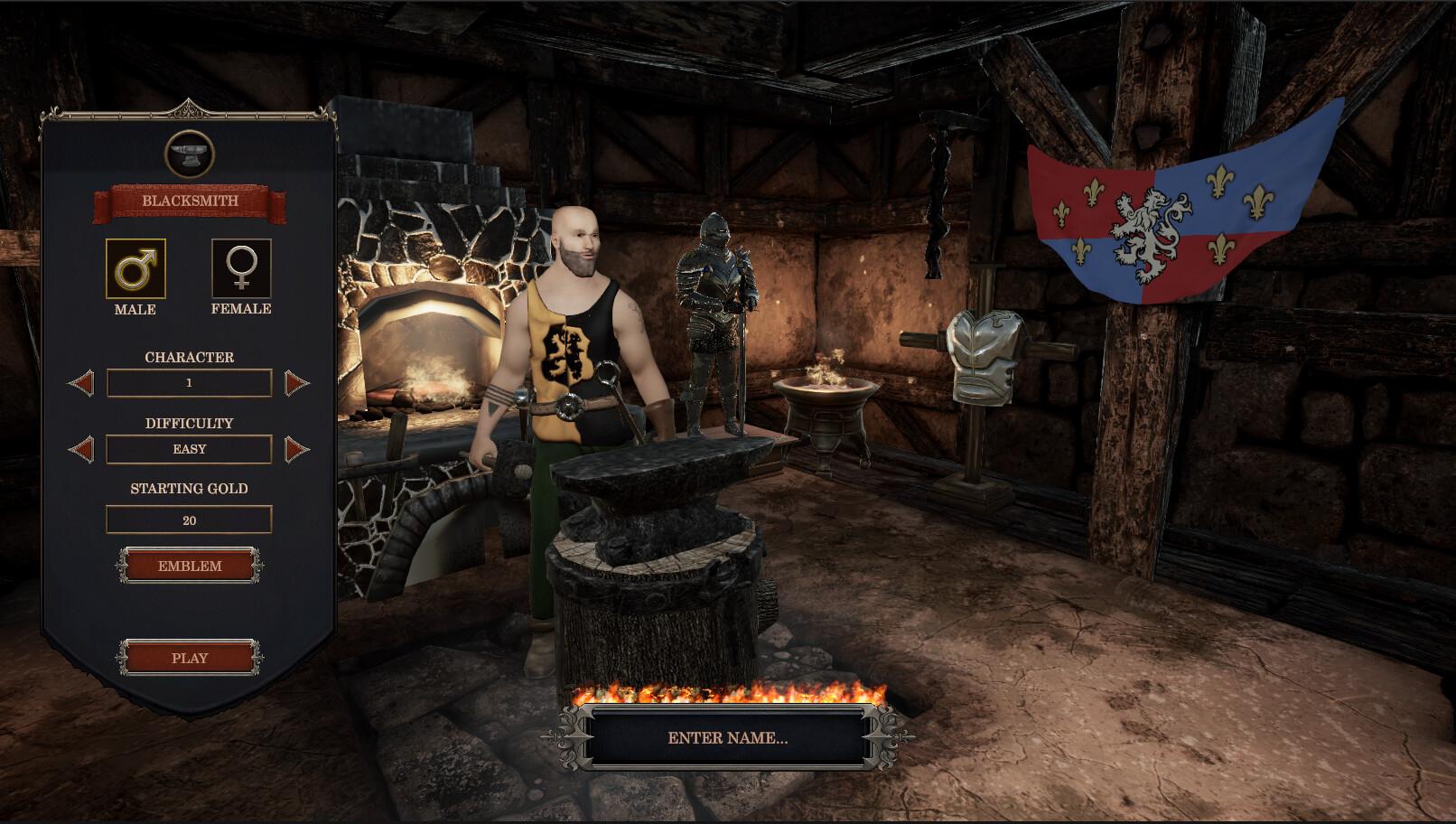Open the Emblem customization menu
1456x824 pixels.
click(189, 566)
